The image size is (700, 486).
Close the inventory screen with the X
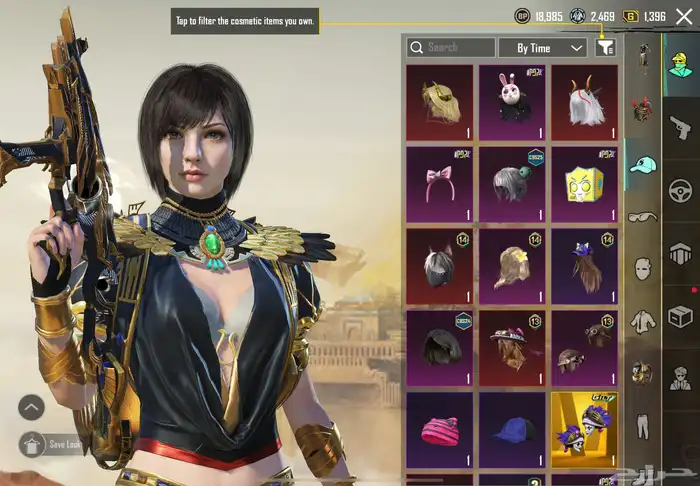pos(685,17)
